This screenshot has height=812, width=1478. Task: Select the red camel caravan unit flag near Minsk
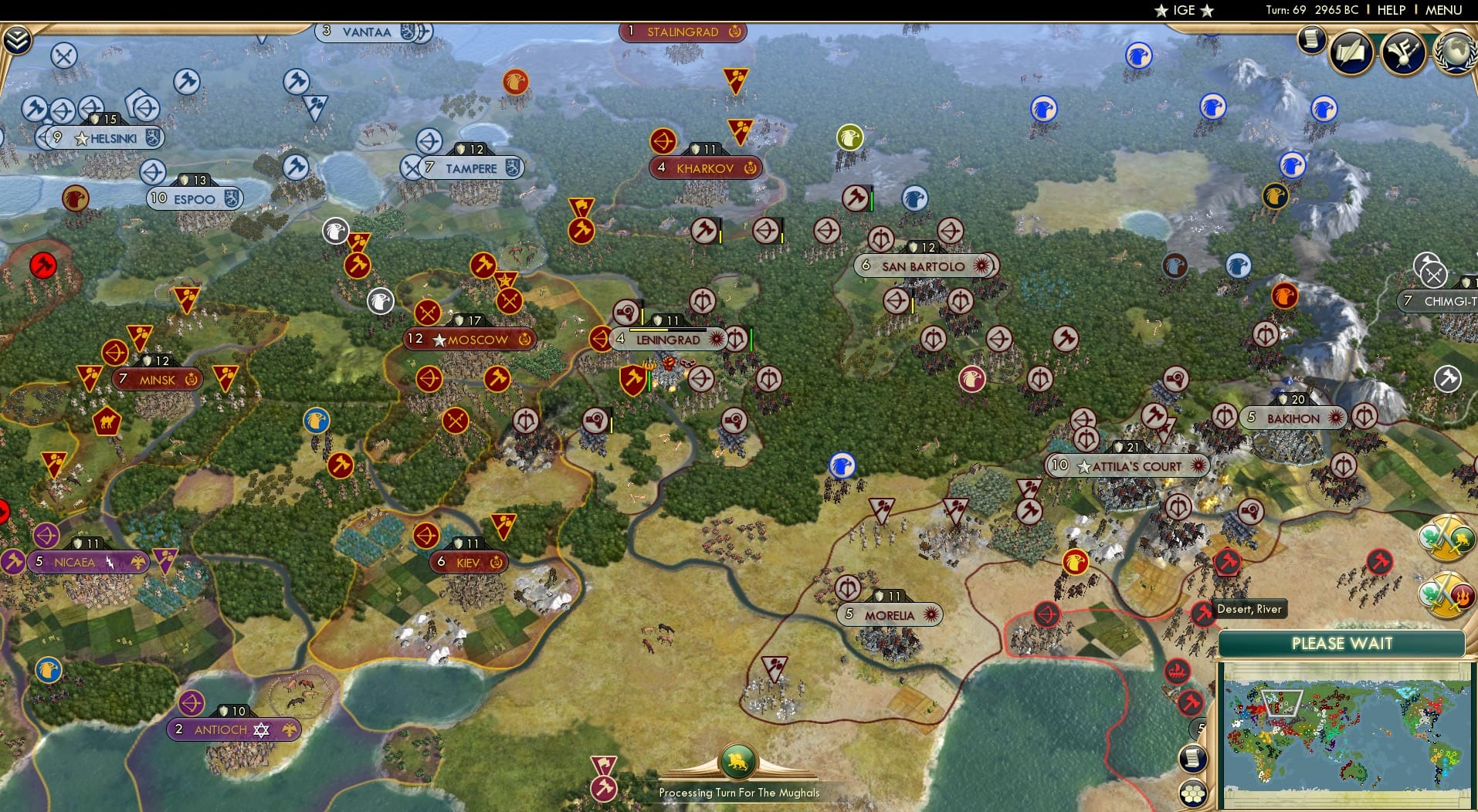pos(107,422)
